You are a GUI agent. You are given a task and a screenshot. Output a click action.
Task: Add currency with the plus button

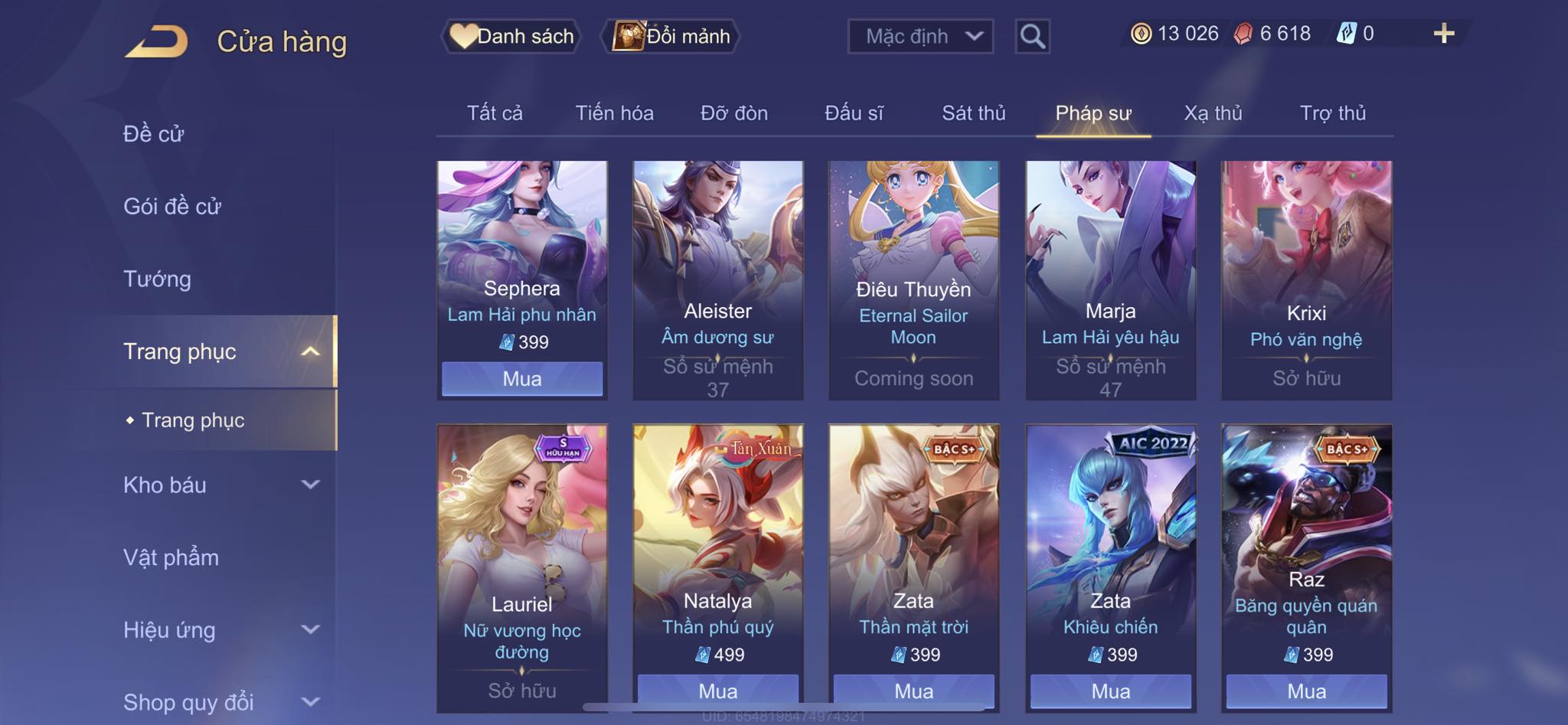click(1443, 34)
